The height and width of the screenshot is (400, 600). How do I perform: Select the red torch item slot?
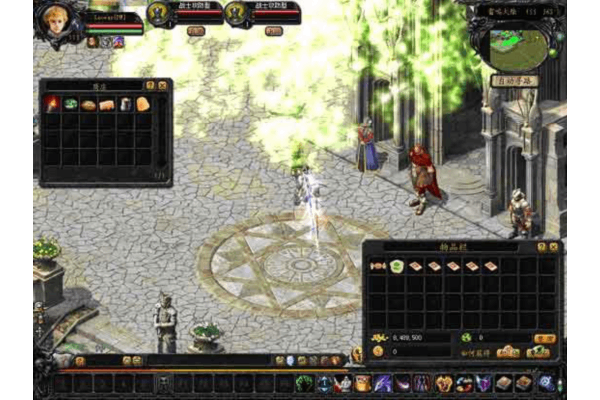[x=52, y=104]
